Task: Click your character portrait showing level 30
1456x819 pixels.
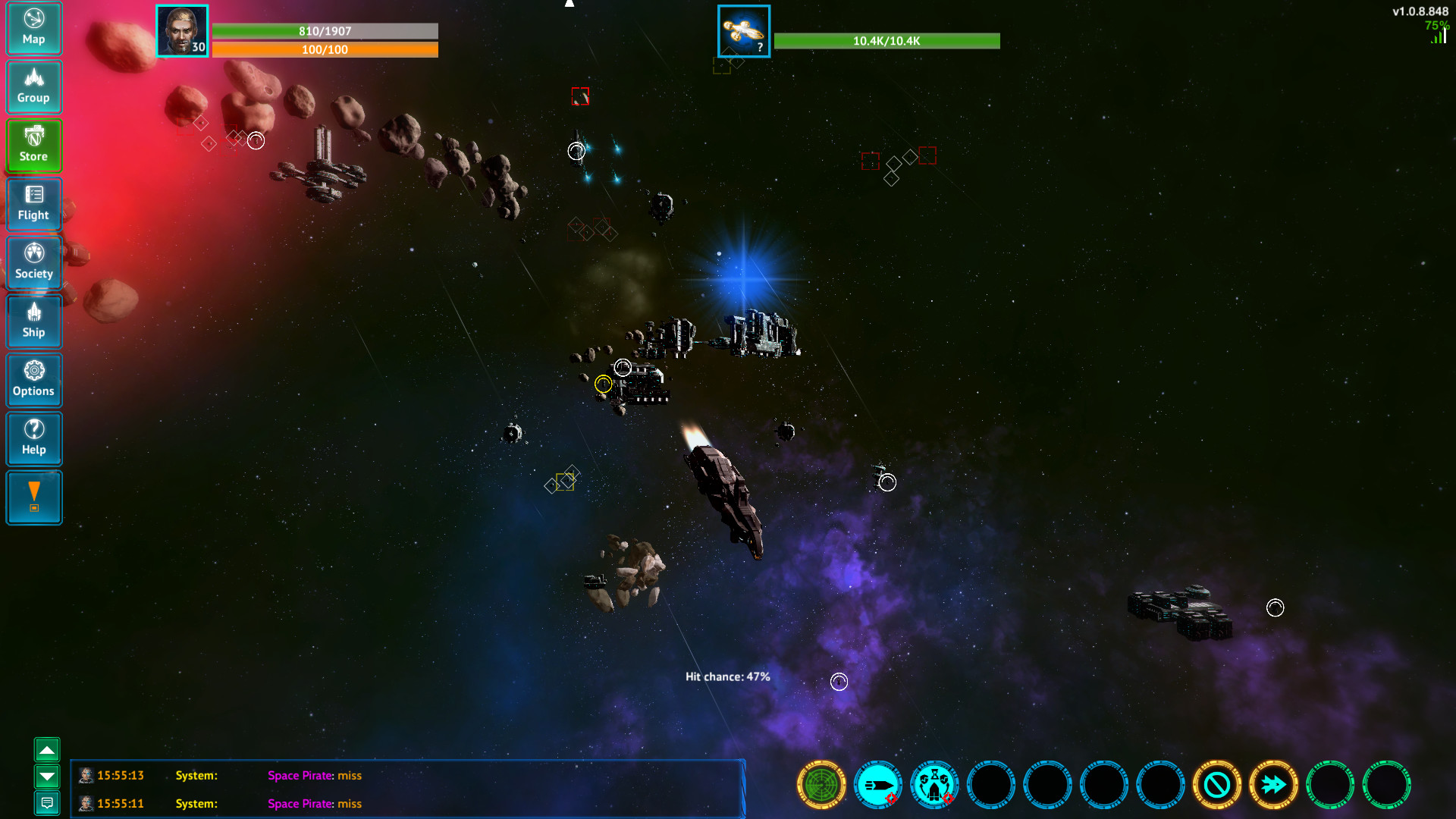Action: pyautogui.click(x=182, y=31)
